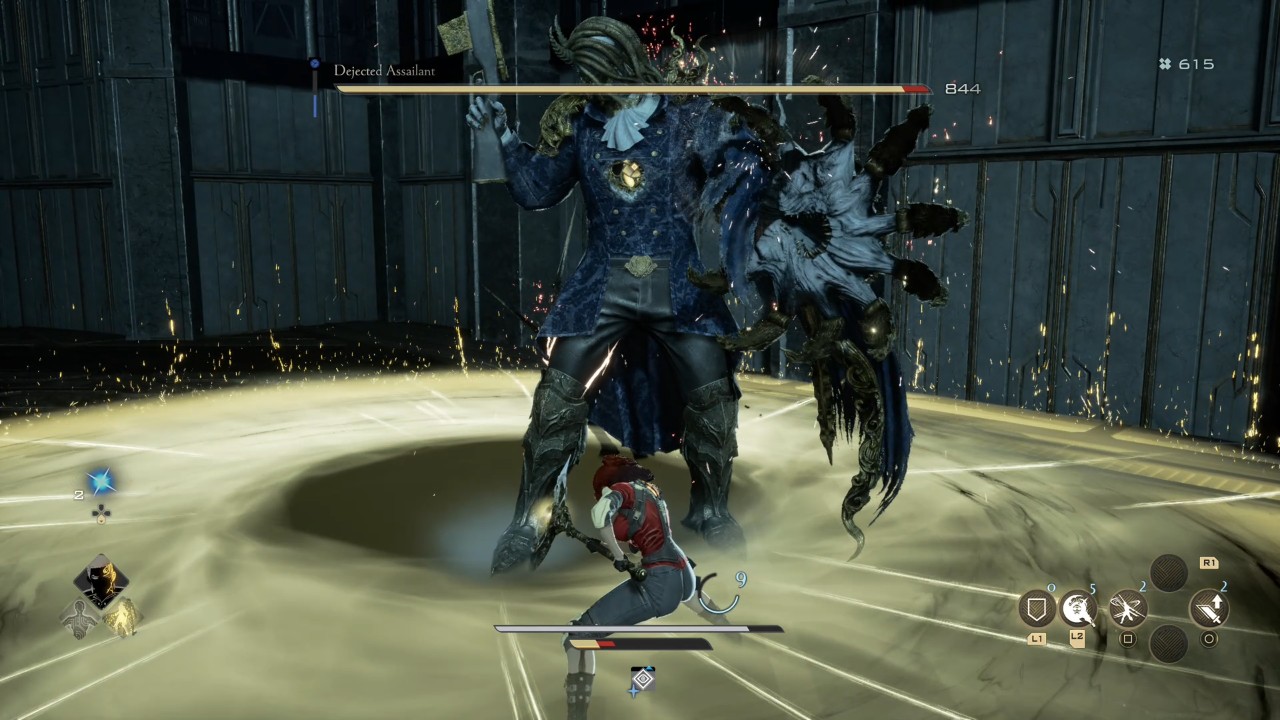Select the Dejected Assailant boss name

click(383, 71)
